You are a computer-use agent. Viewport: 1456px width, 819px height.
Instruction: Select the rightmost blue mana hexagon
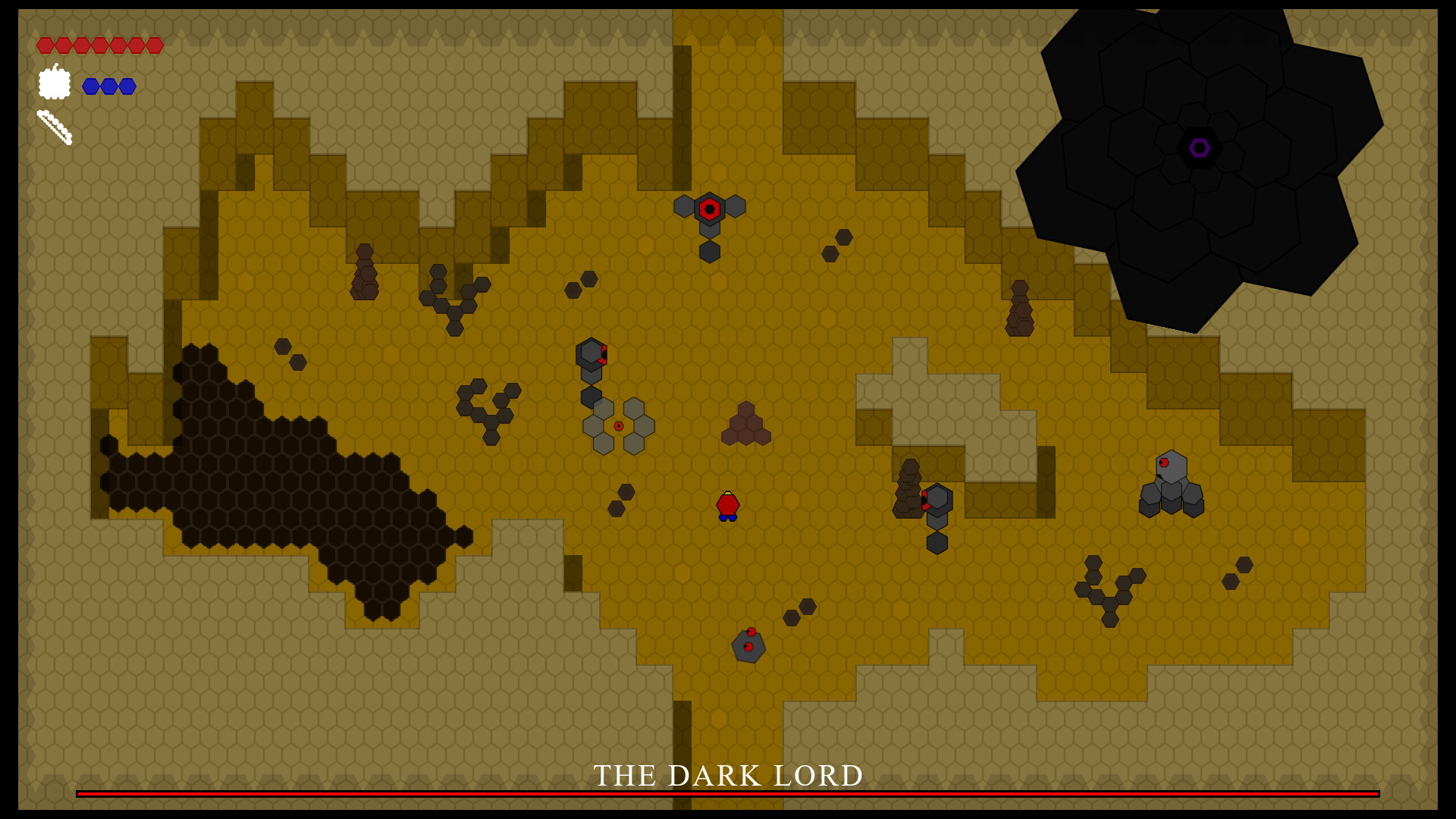point(127,86)
